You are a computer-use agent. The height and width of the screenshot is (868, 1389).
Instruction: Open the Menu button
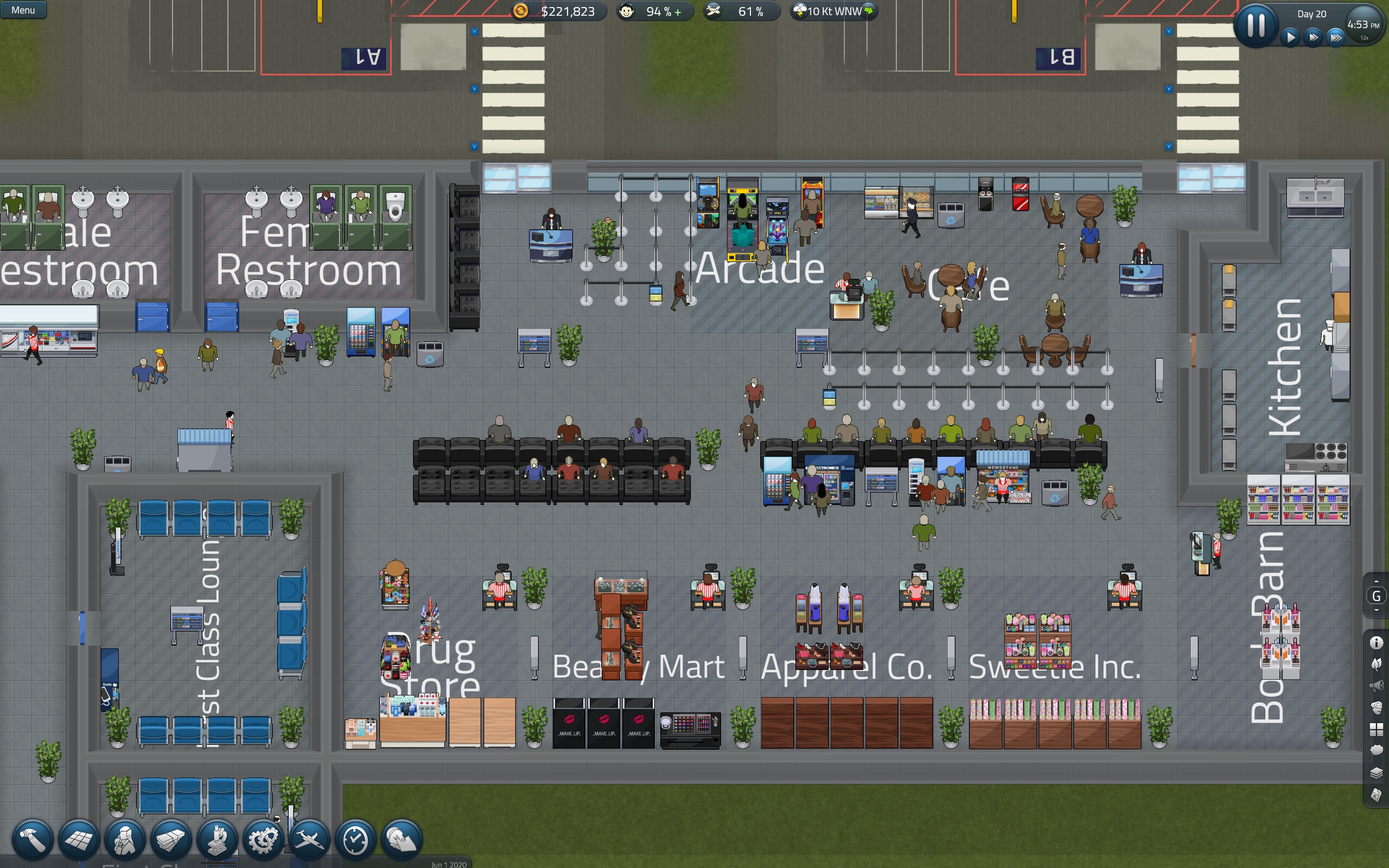click(23, 10)
